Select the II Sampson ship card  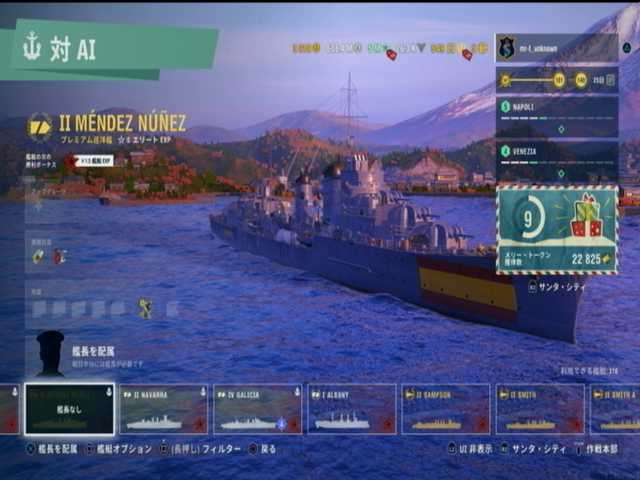pos(445,409)
